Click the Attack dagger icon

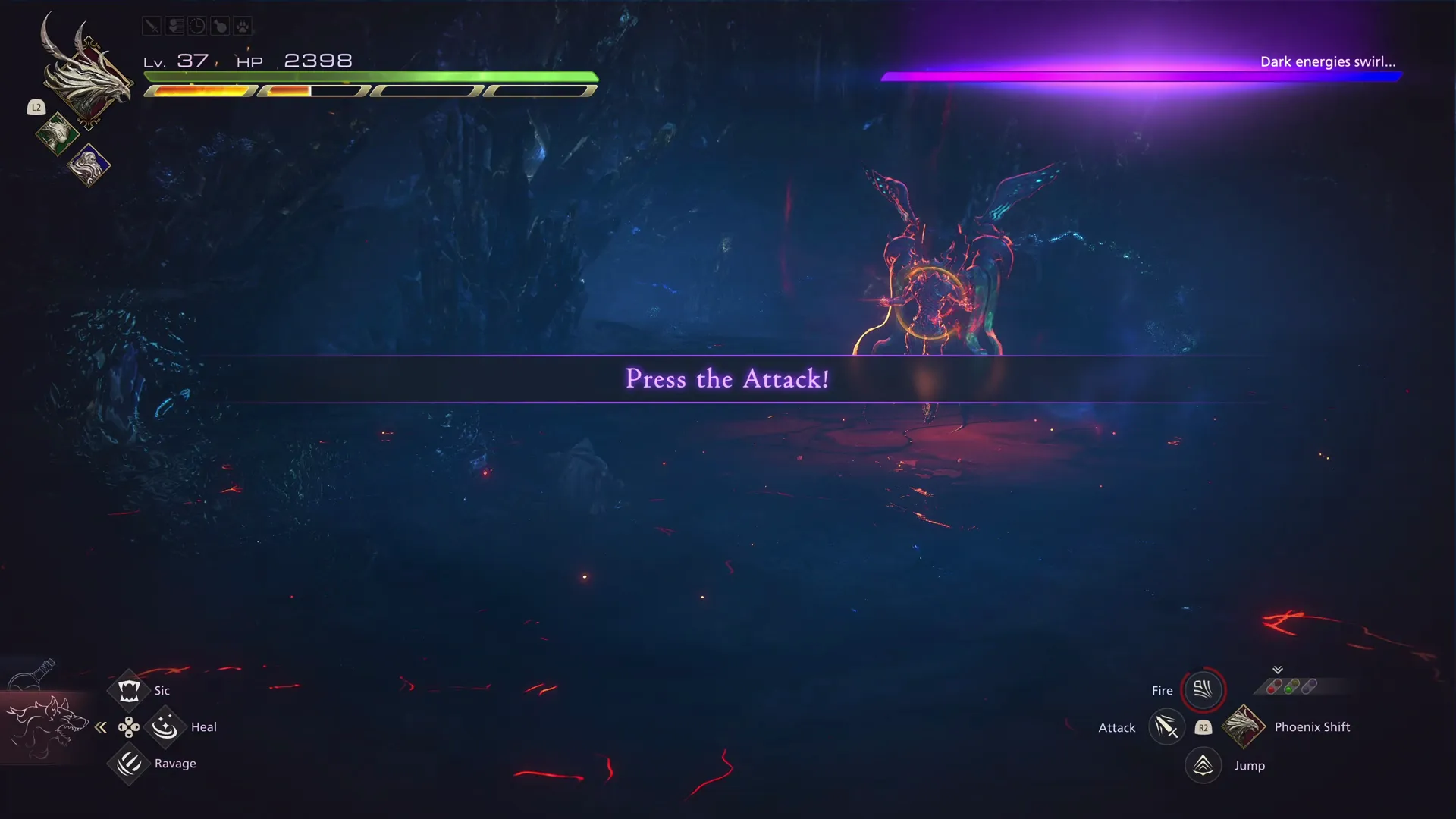coord(1167,726)
